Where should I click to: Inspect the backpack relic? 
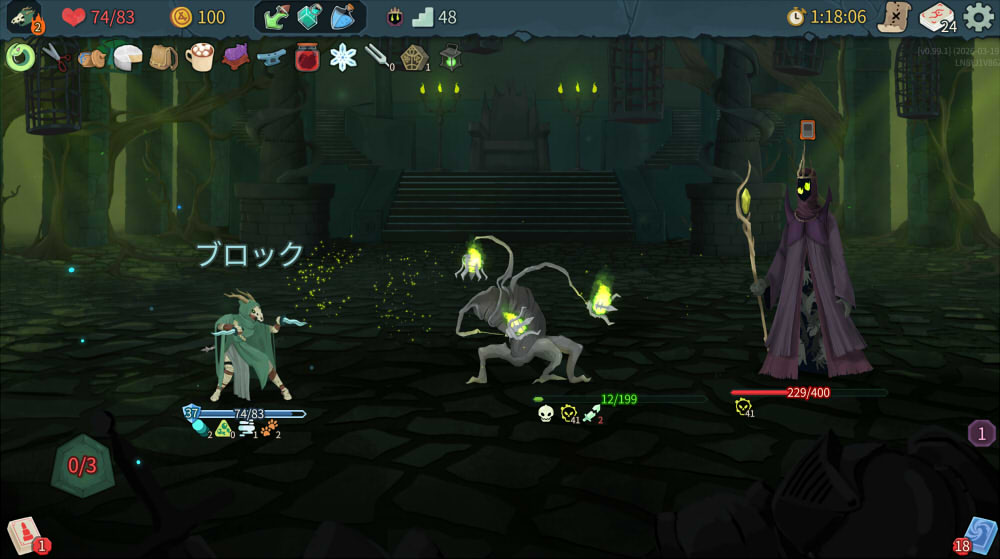point(163,57)
